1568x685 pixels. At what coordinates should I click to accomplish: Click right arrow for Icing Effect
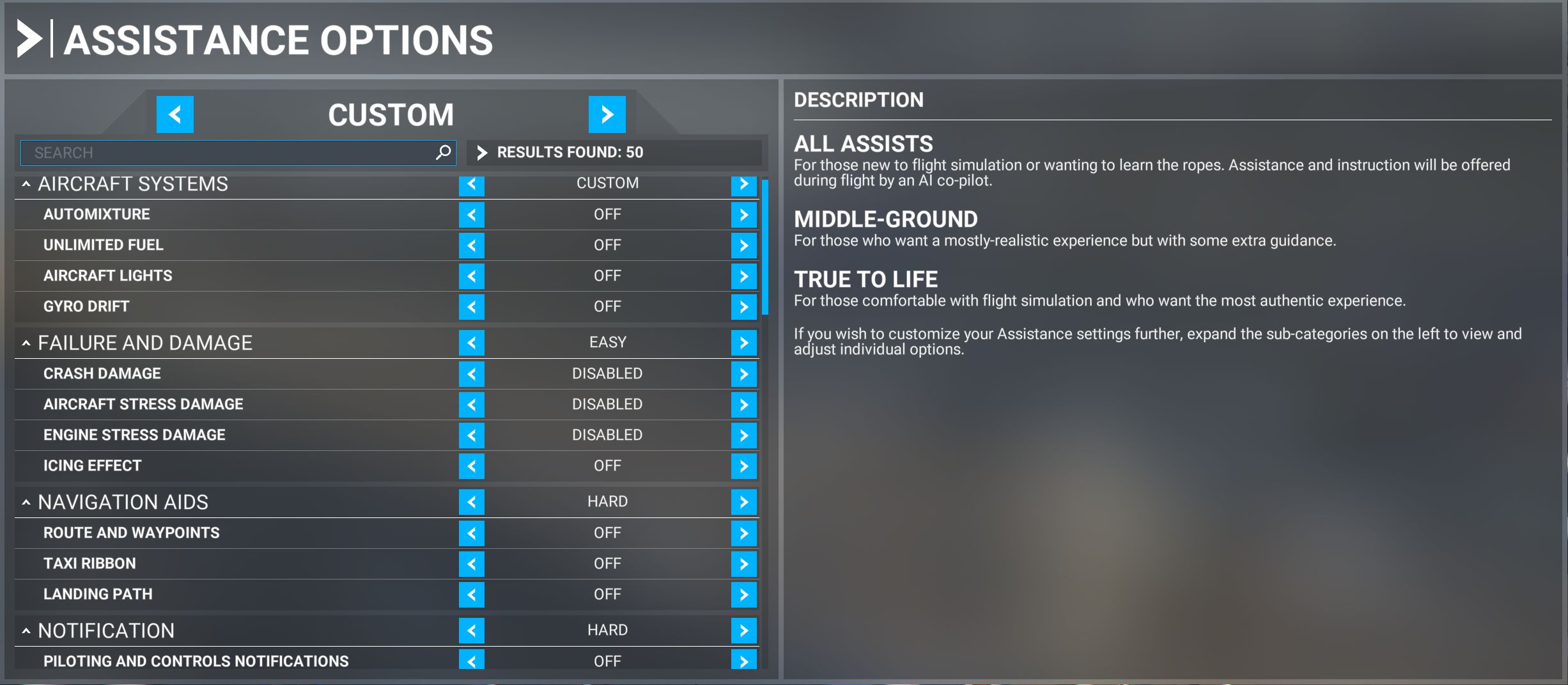743,466
